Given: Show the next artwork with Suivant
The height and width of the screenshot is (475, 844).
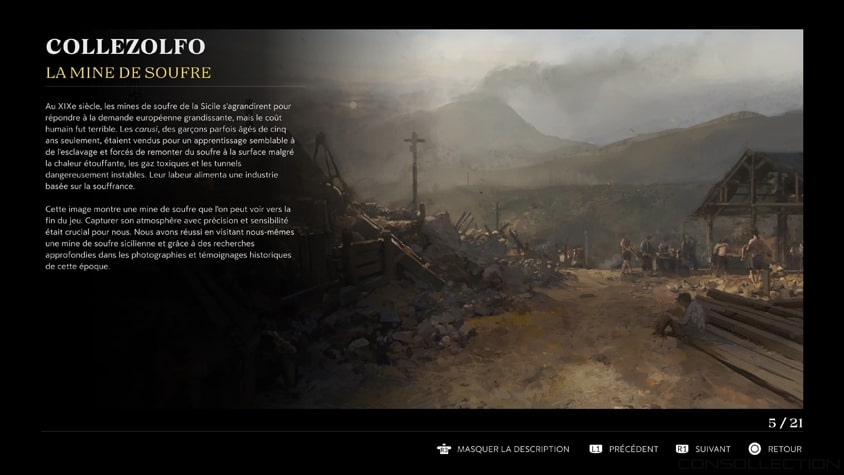Looking at the screenshot, I should tap(704, 449).
